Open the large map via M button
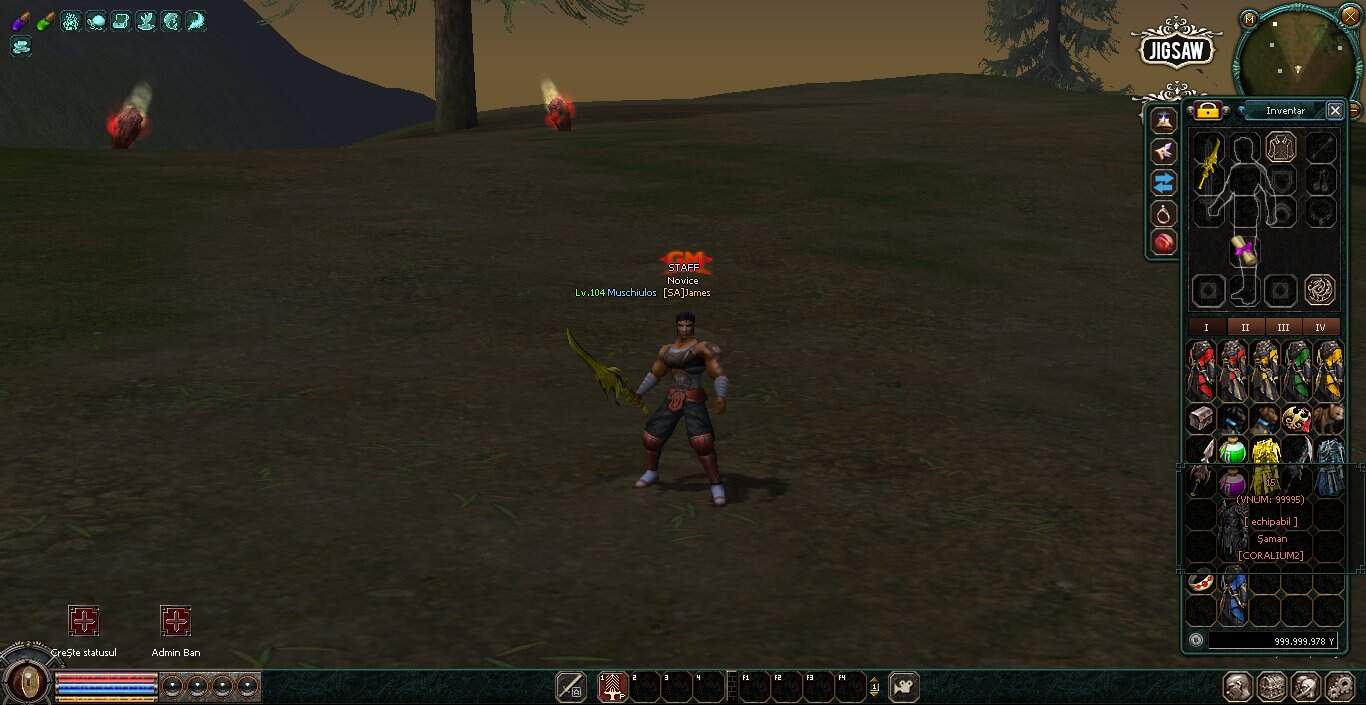 [x=1249, y=18]
